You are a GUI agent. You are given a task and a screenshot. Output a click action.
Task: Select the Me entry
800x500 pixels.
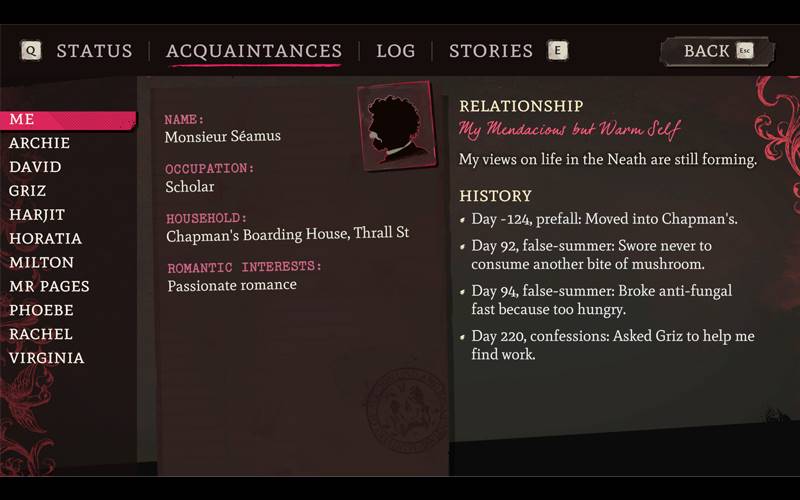coord(22,119)
